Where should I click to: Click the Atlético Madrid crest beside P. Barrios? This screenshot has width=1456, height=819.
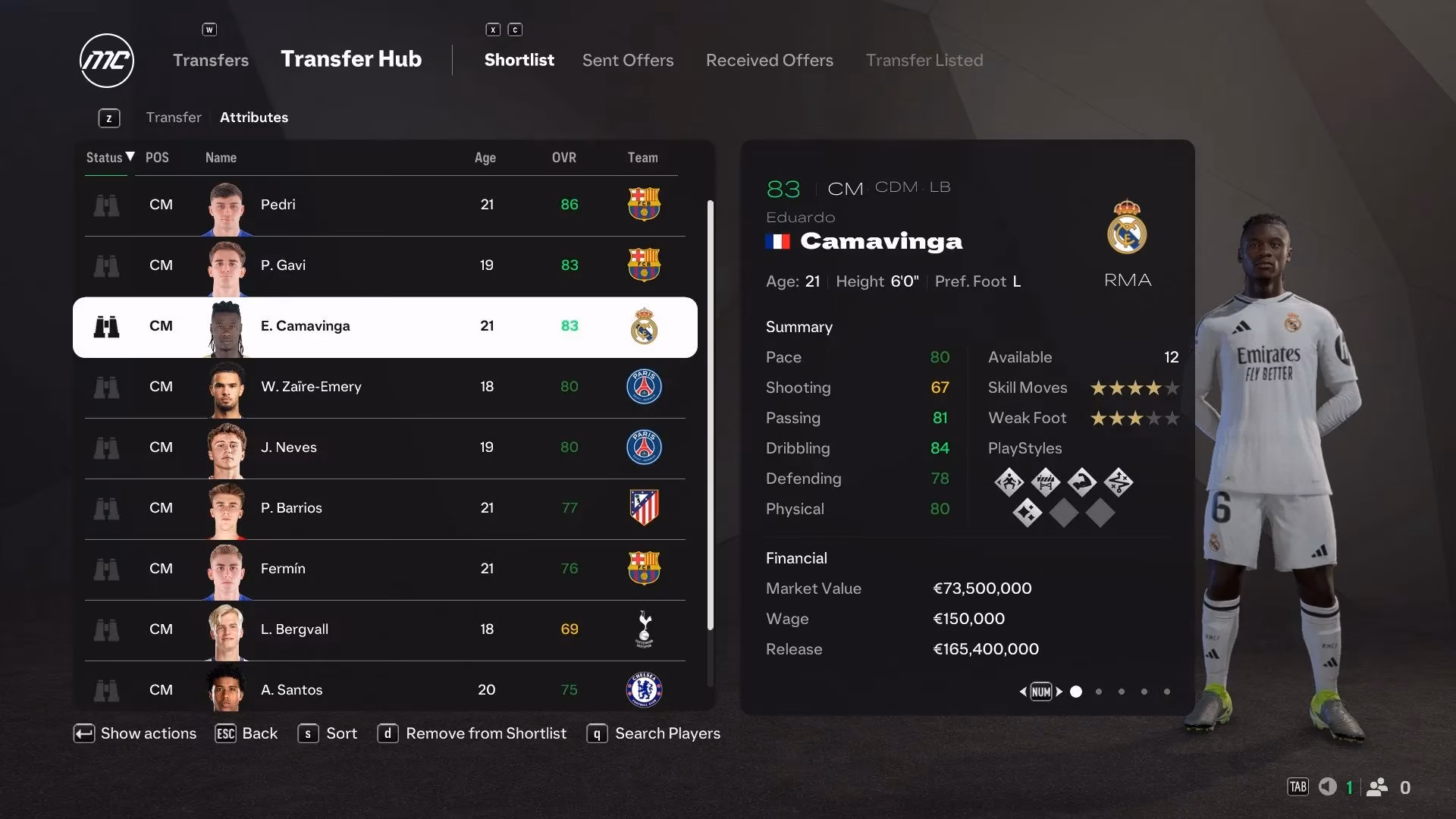coord(644,508)
